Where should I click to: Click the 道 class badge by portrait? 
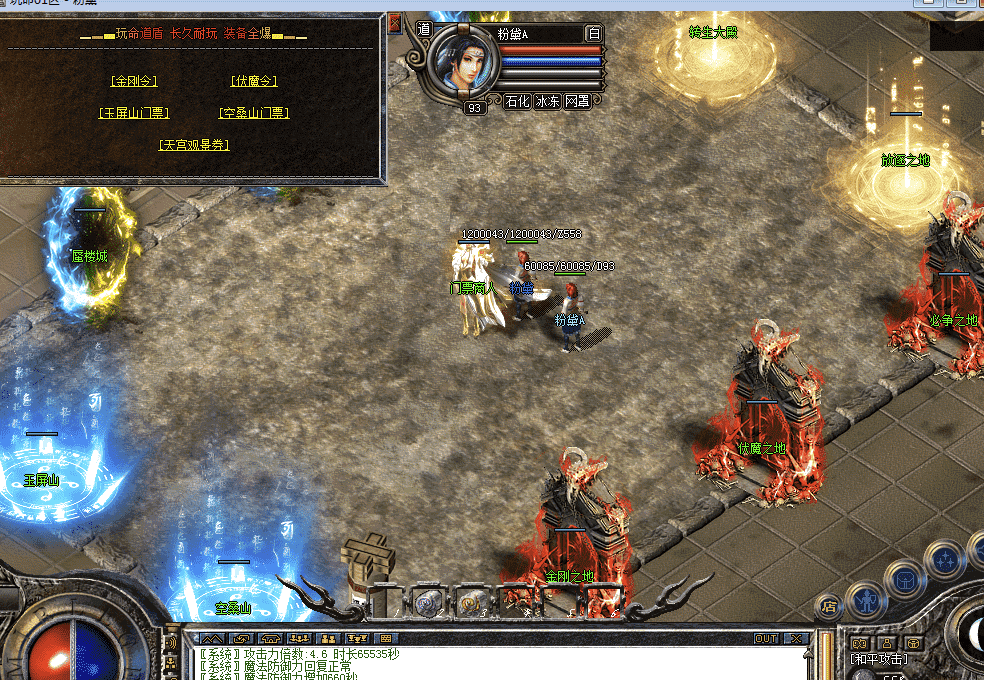coord(423,30)
